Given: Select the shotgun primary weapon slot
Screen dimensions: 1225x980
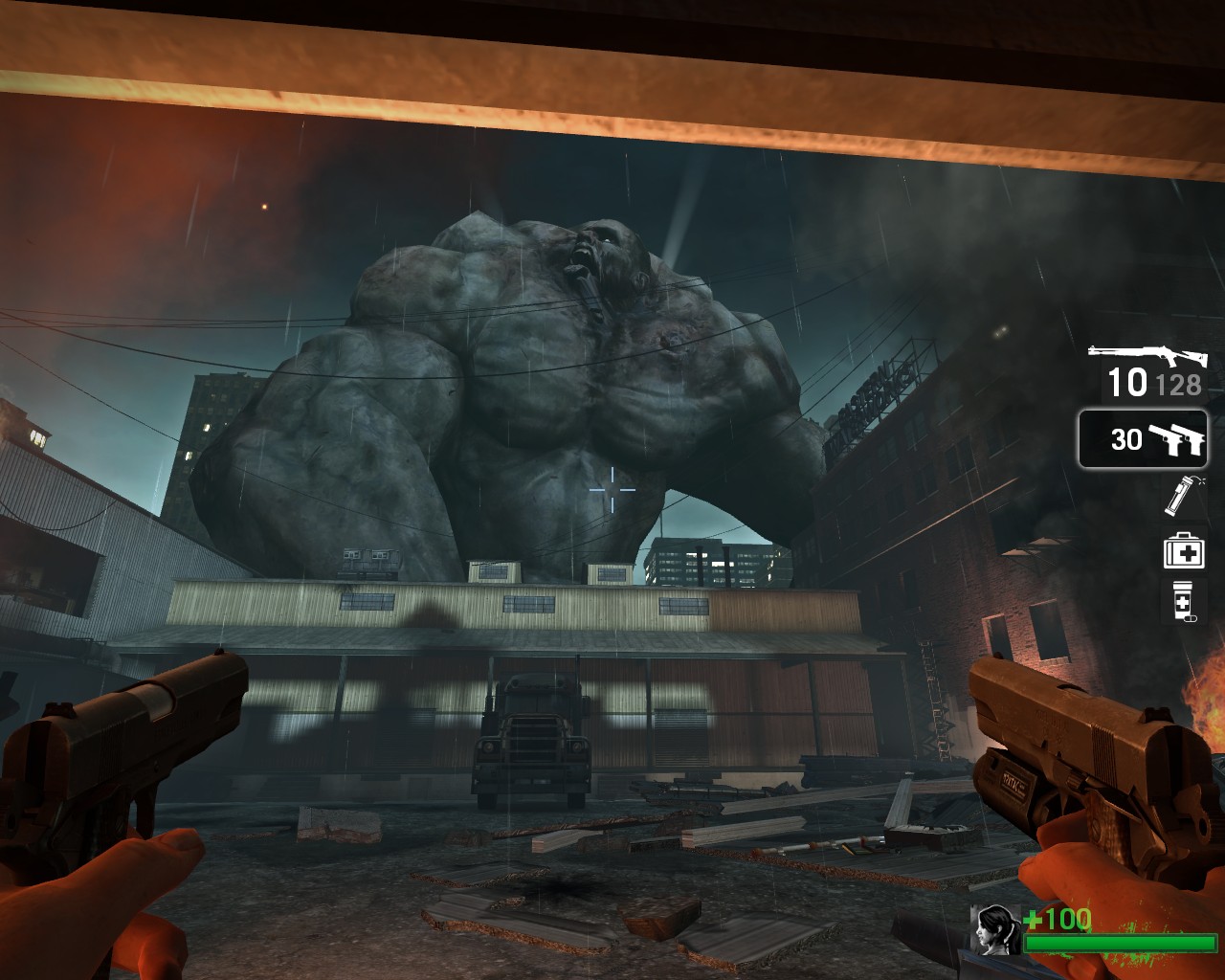Looking at the screenshot, I should [x=1147, y=371].
